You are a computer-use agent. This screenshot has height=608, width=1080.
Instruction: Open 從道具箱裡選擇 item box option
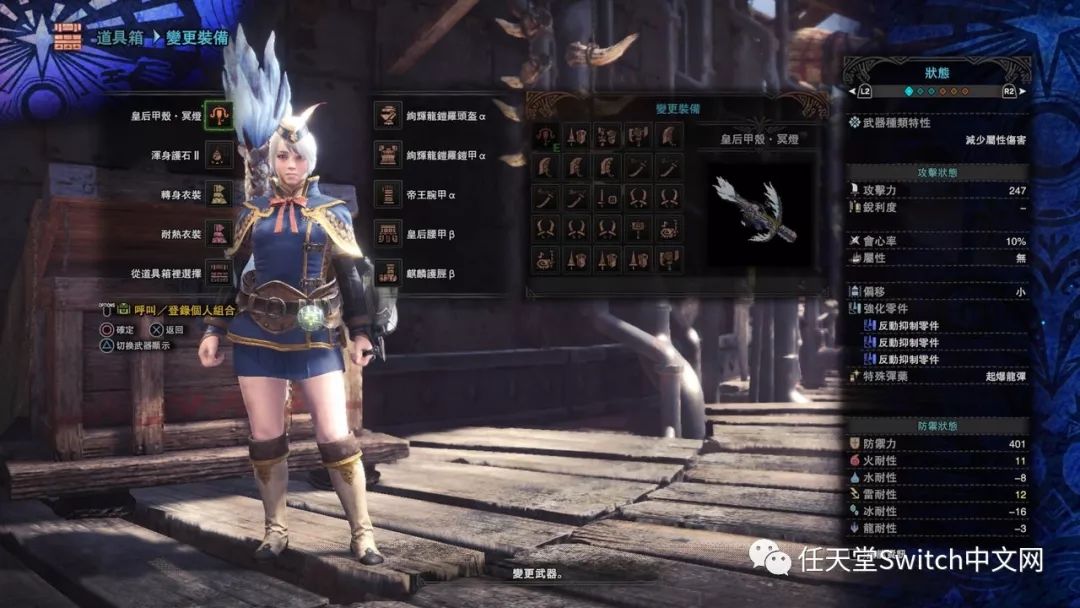tap(218, 273)
